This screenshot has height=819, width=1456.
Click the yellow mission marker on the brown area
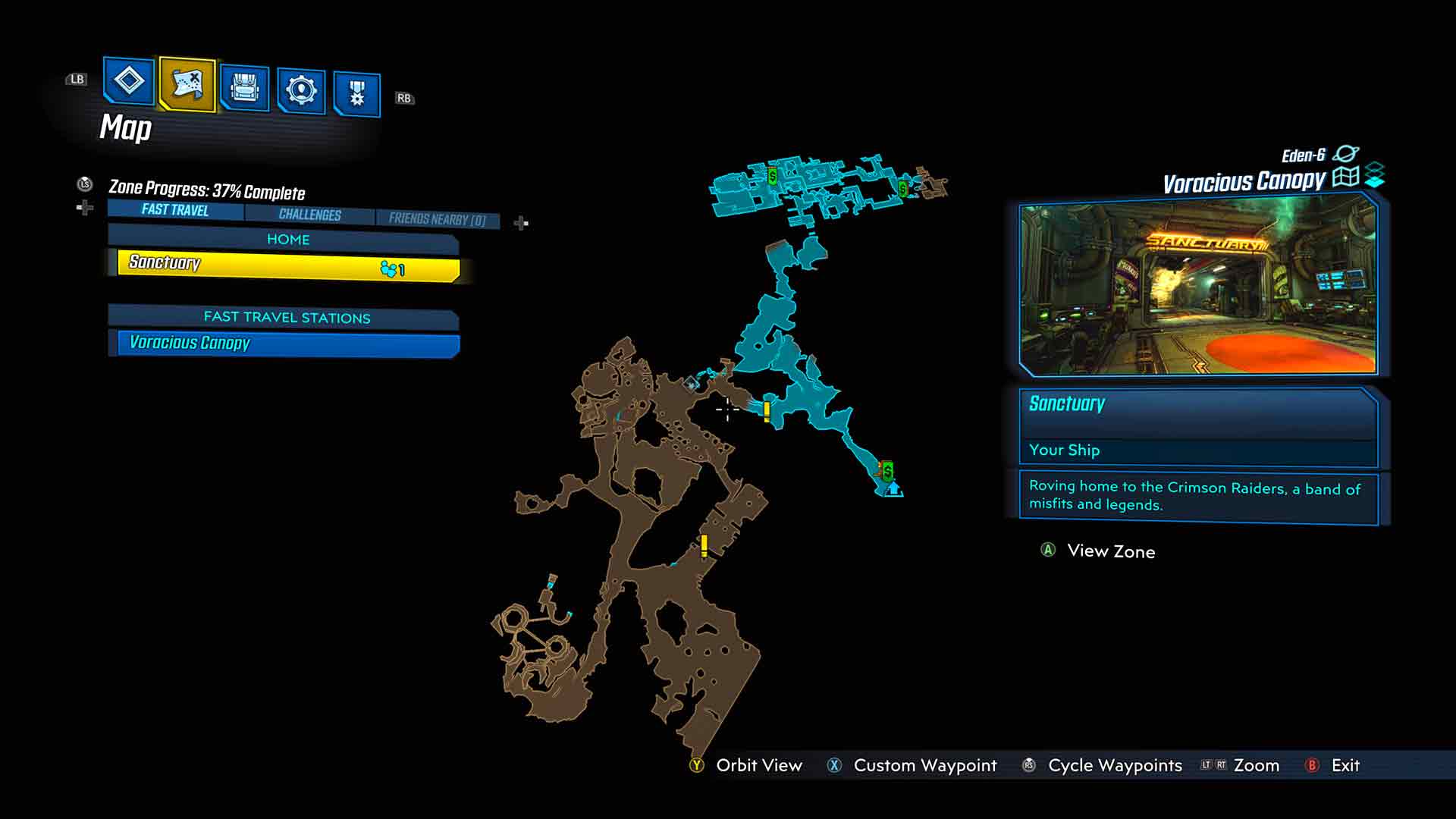coord(704,545)
